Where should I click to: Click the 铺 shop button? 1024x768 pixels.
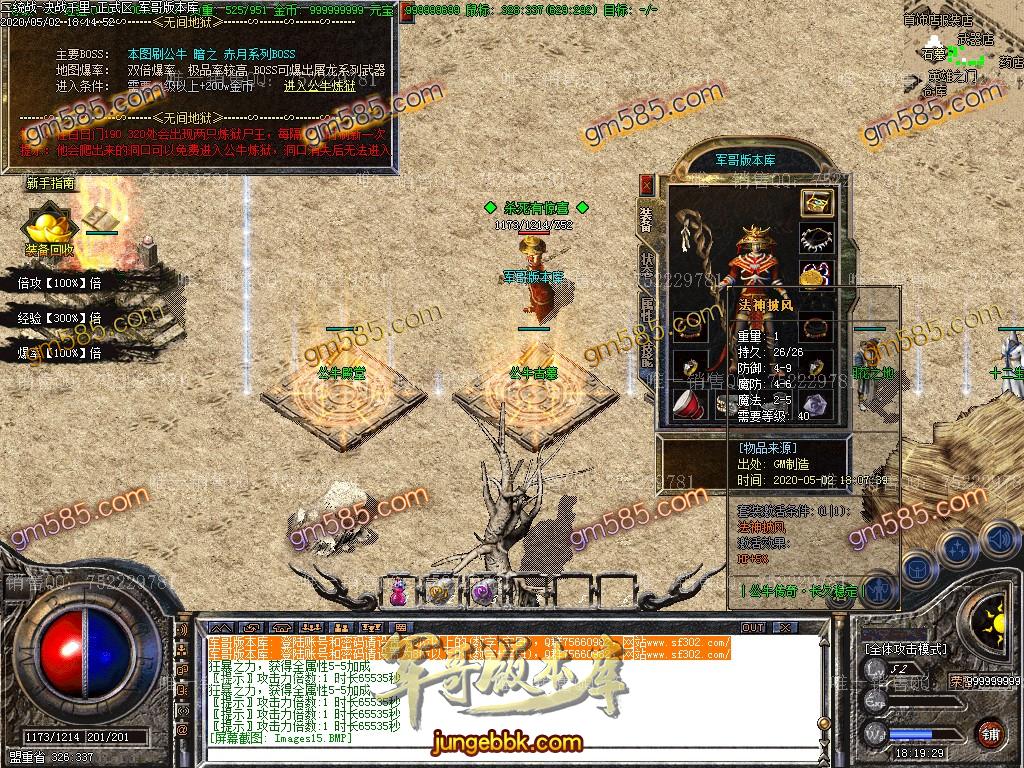point(988,733)
